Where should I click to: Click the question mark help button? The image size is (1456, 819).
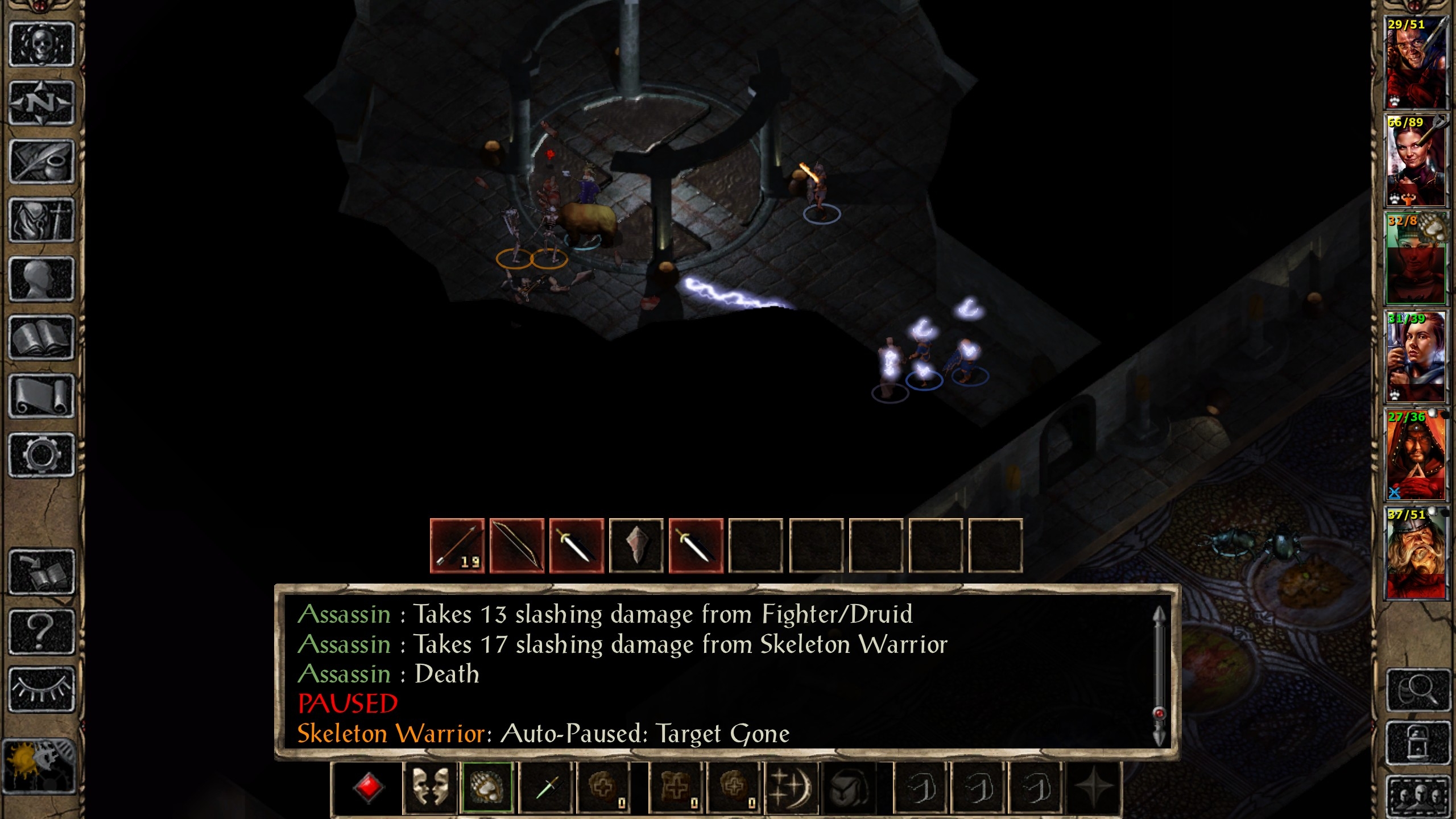[x=42, y=630]
